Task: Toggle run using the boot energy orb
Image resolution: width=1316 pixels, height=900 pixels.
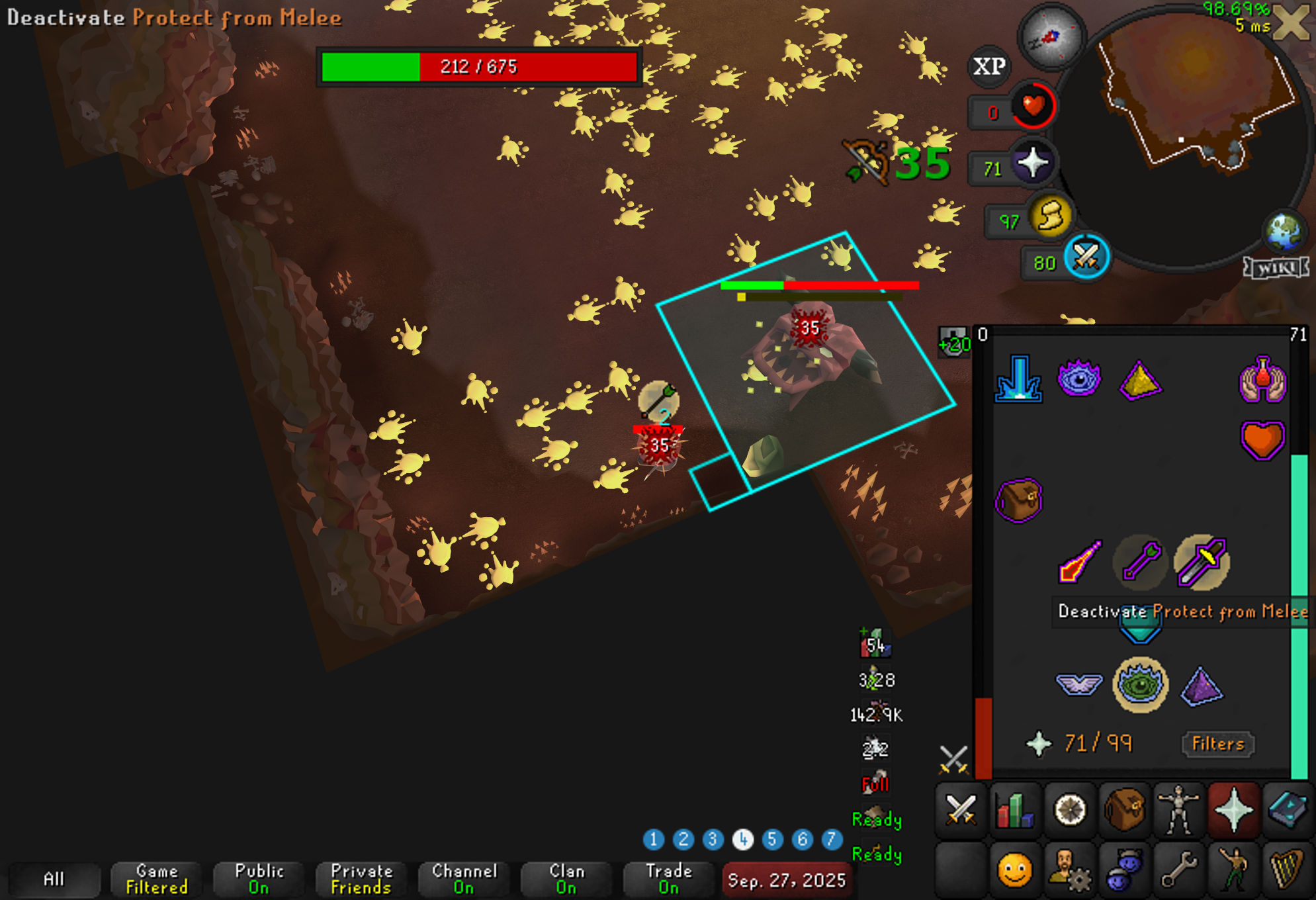Action: 1051,216
